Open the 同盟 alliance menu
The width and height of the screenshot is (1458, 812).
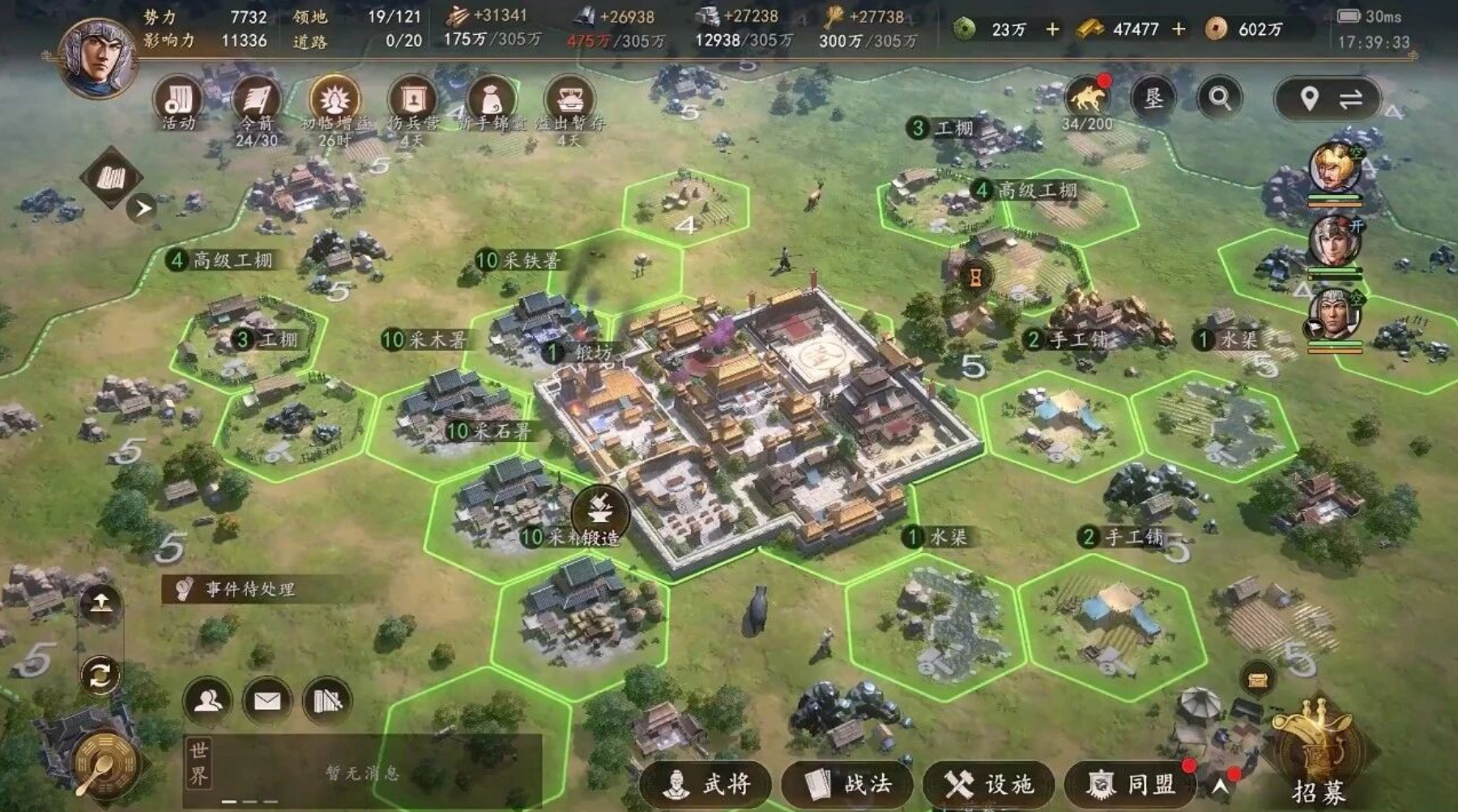(1131, 784)
